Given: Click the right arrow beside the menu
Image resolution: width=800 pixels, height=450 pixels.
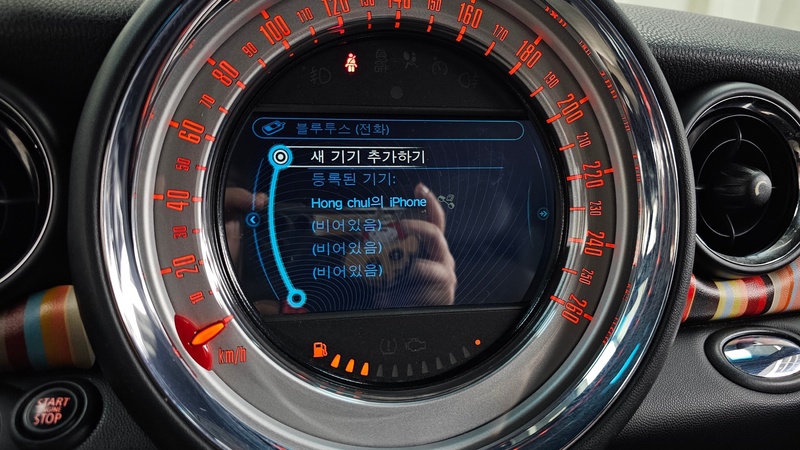Looking at the screenshot, I should [542, 213].
